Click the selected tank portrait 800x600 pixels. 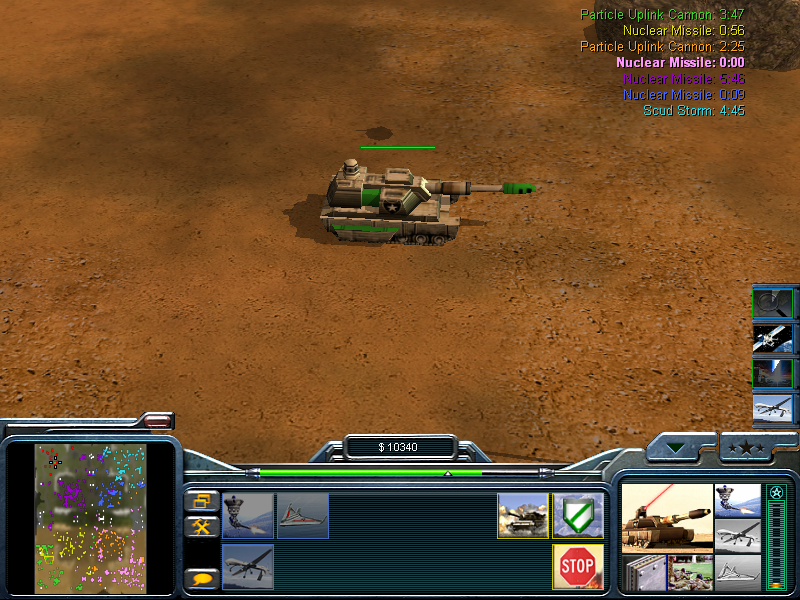666,516
